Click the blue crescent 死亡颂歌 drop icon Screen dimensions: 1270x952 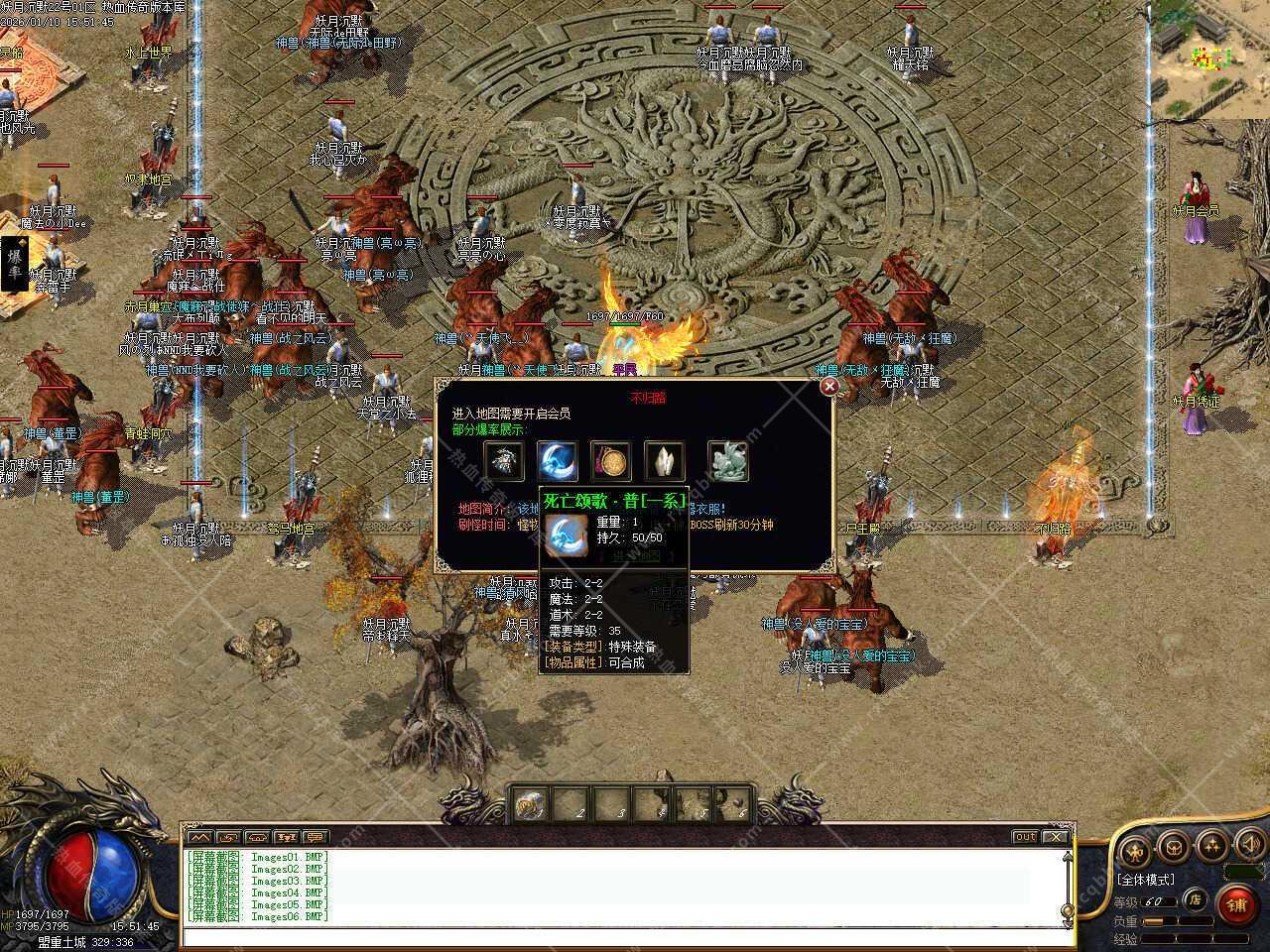tap(558, 461)
